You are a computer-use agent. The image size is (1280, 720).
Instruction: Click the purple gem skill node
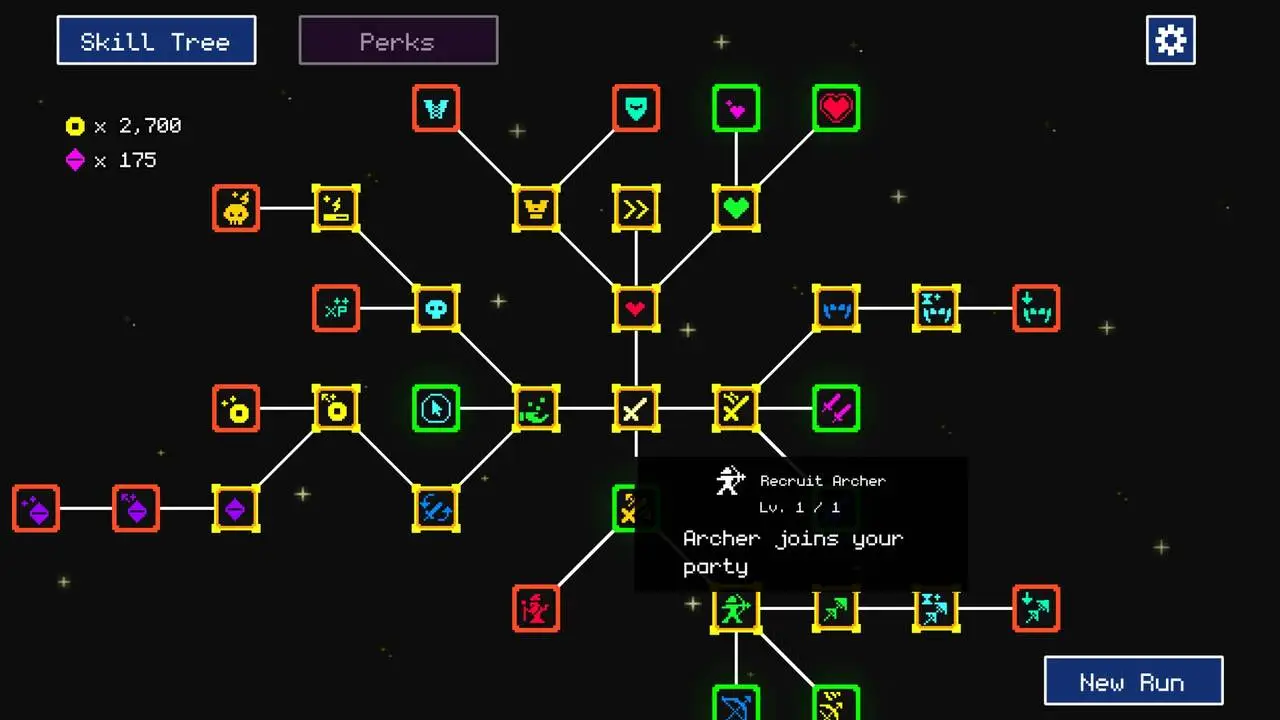click(236, 509)
